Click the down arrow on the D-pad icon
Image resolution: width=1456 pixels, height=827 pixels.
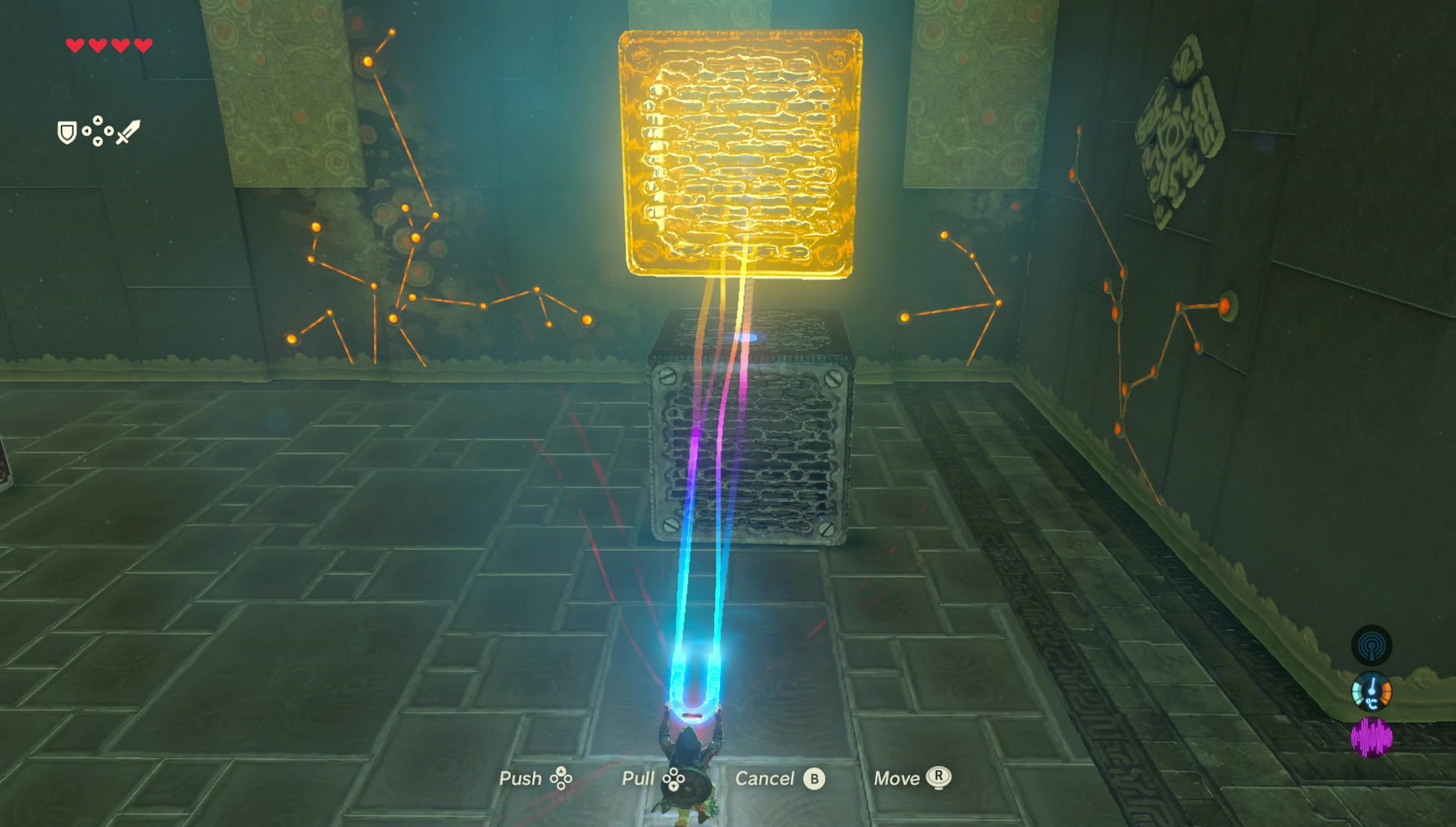point(97,142)
